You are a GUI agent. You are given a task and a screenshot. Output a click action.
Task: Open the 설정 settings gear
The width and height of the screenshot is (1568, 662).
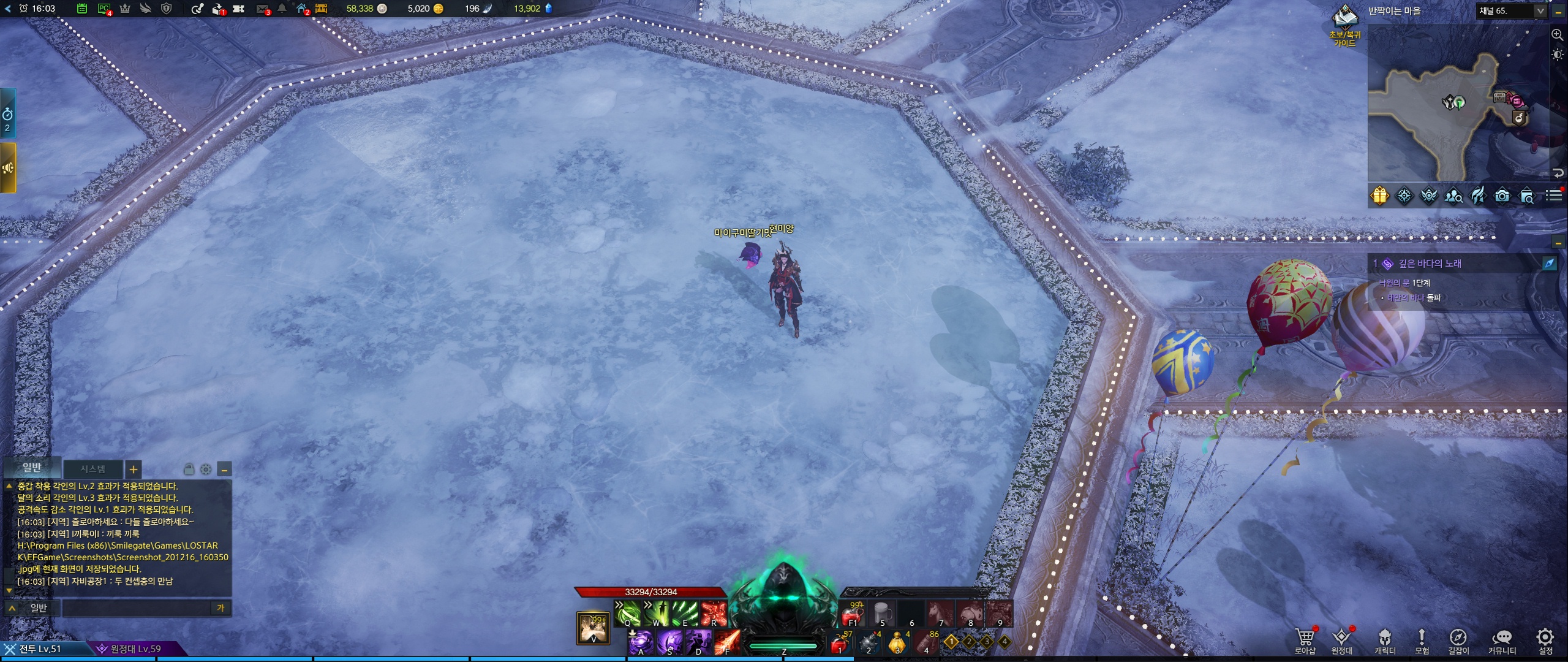click(x=1545, y=641)
